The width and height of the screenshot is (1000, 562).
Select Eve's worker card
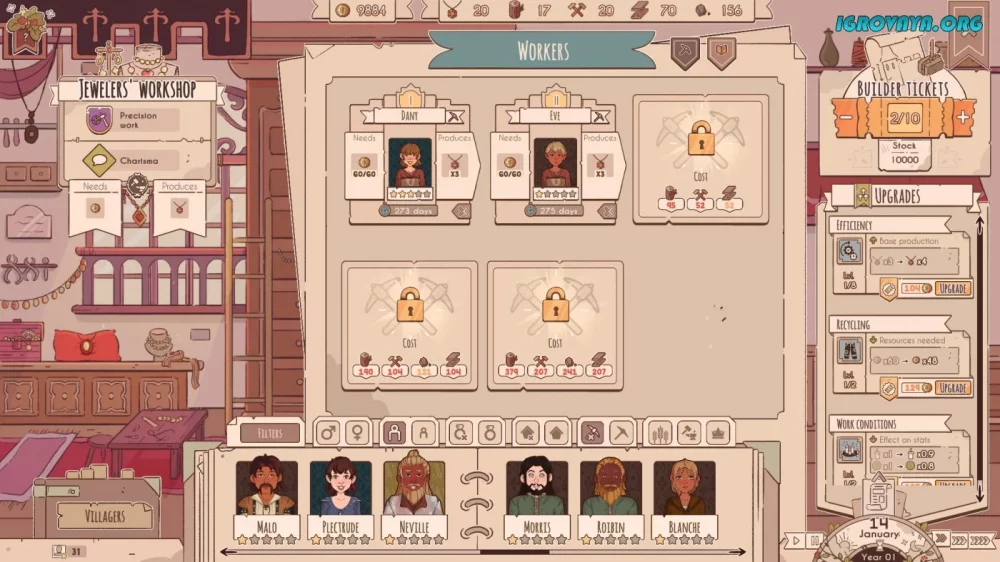coord(555,164)
